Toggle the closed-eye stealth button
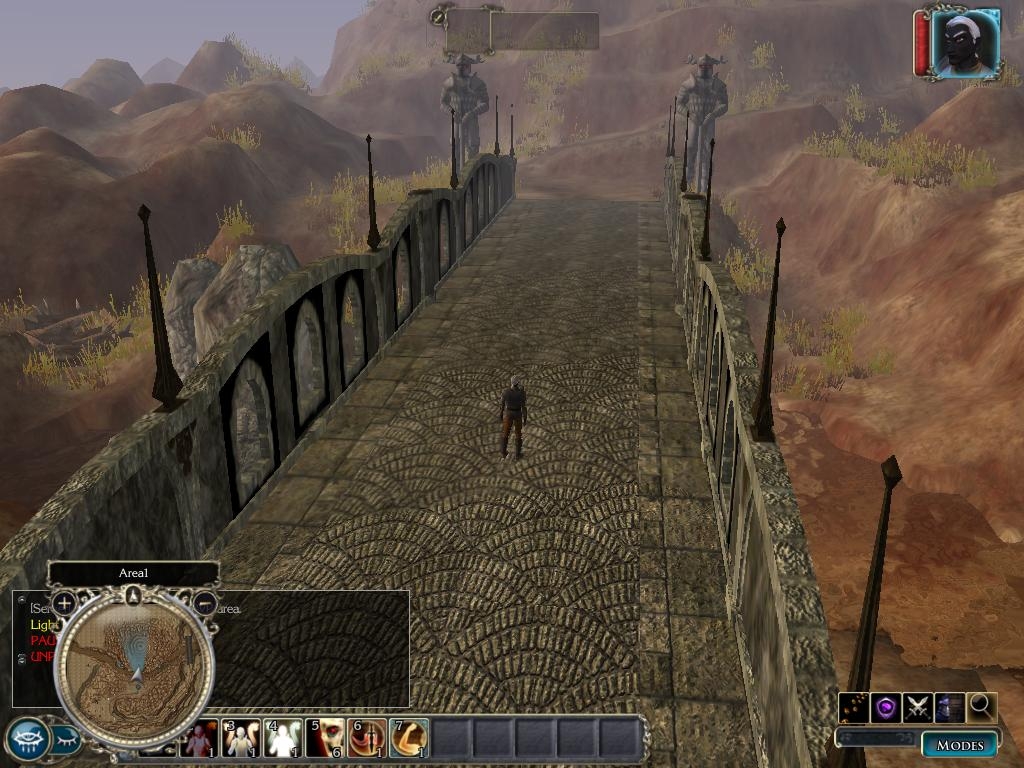The image size is (1024, 768). (x=67, y=740)
